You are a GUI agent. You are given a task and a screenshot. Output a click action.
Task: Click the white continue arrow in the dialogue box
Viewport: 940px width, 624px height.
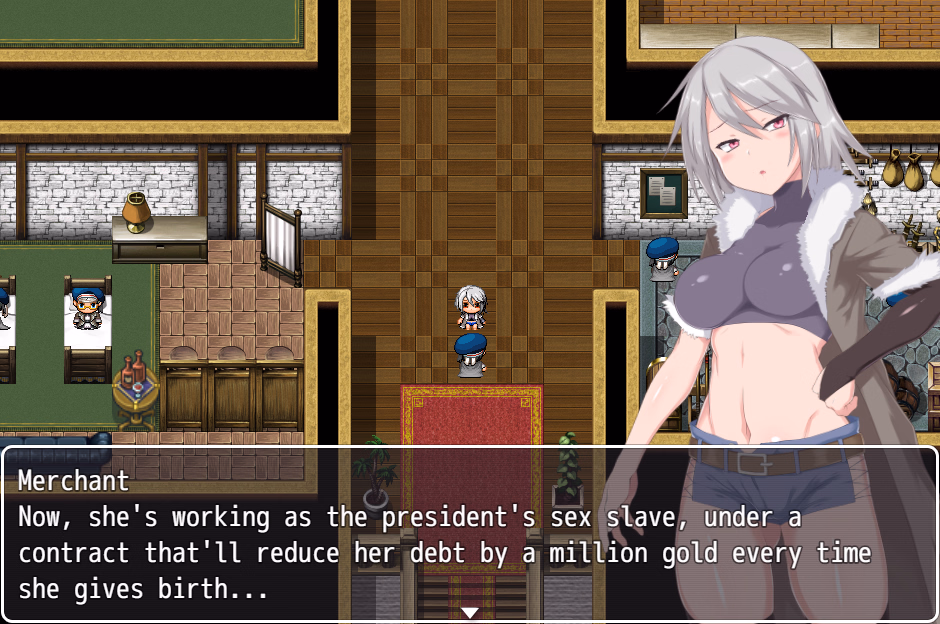point(470,612)
